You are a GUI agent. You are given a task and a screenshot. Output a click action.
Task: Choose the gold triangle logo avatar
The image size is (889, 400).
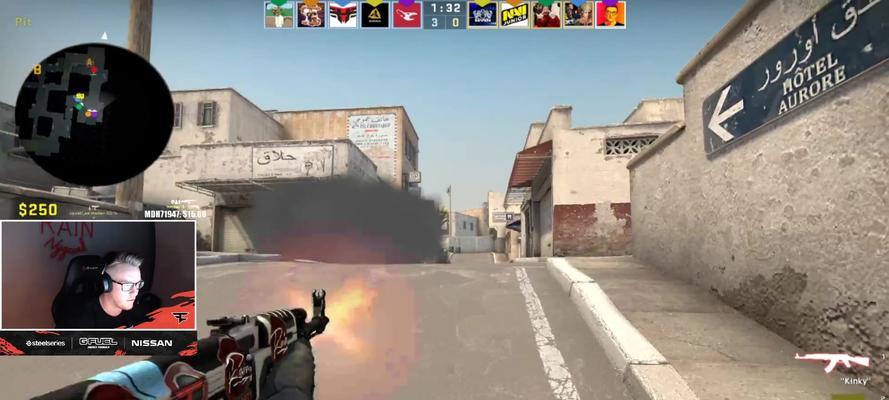click(x=375, y=14)
